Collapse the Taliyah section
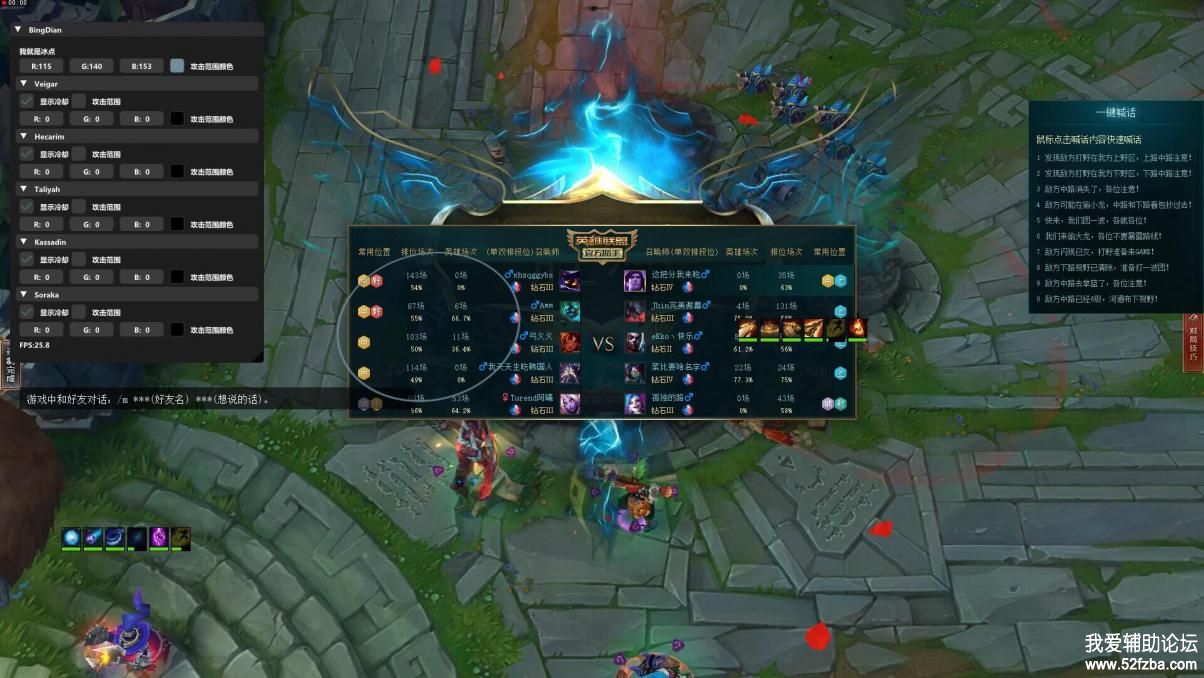The image size is (1204, 678). pos(24,188)
